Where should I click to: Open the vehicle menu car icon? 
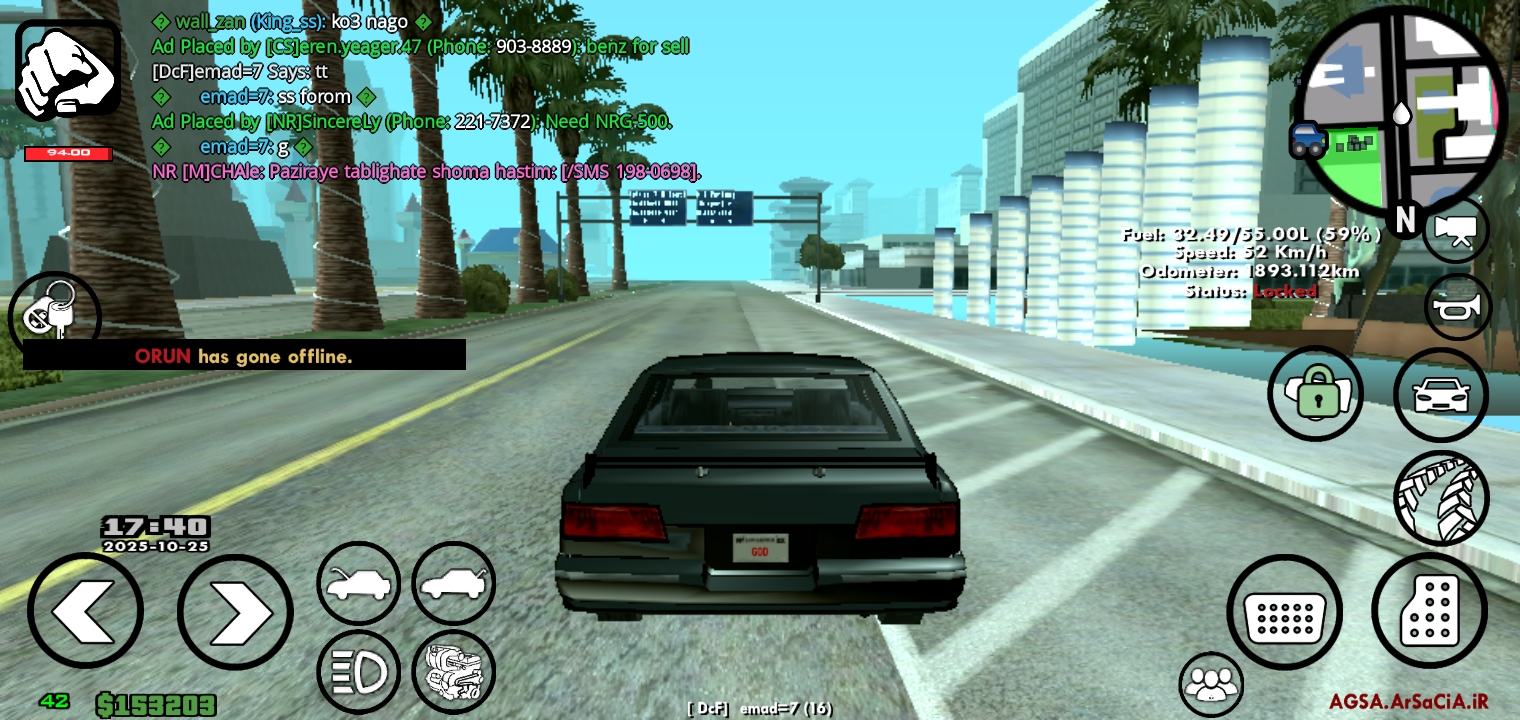(1441, 394)
